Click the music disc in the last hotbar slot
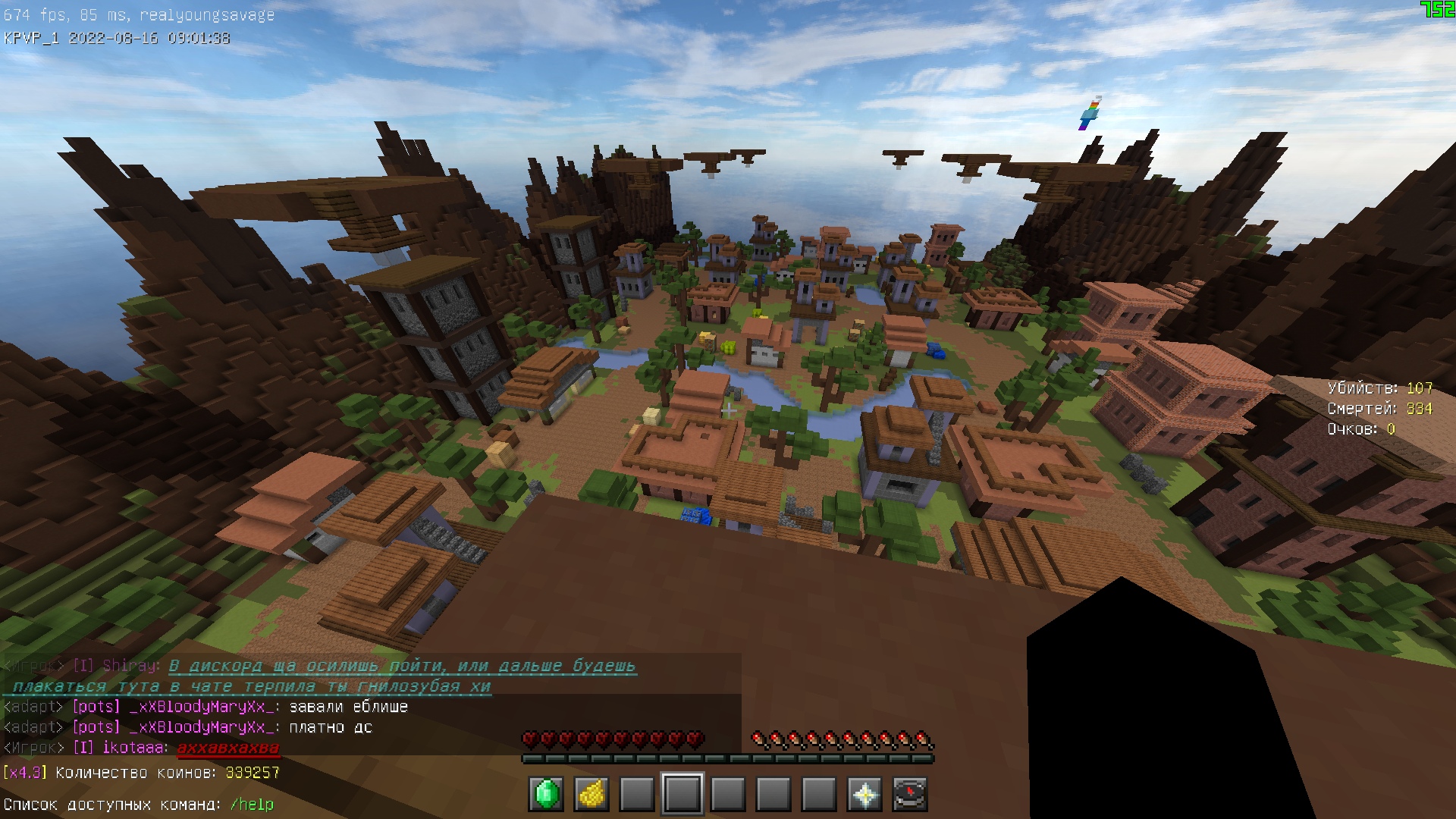1456x819 pixels. (x=910, y=795)
